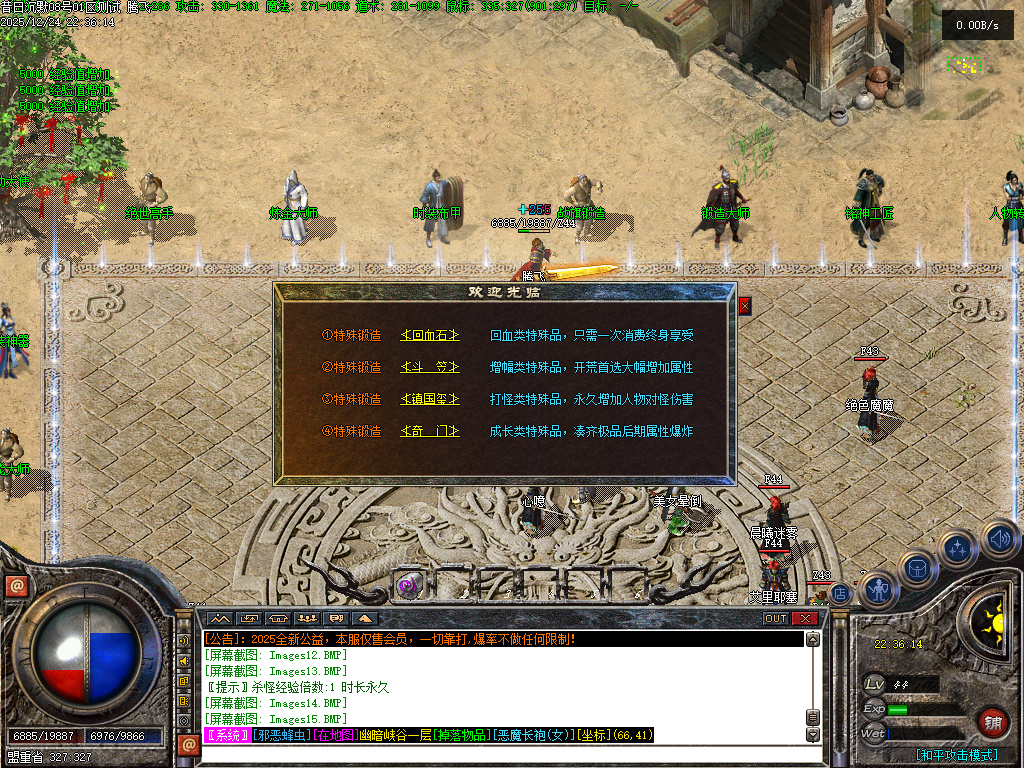Toggle the 和平攻击模式 attack mode label
Screen dimensions: 1024x768
(958, 755)
